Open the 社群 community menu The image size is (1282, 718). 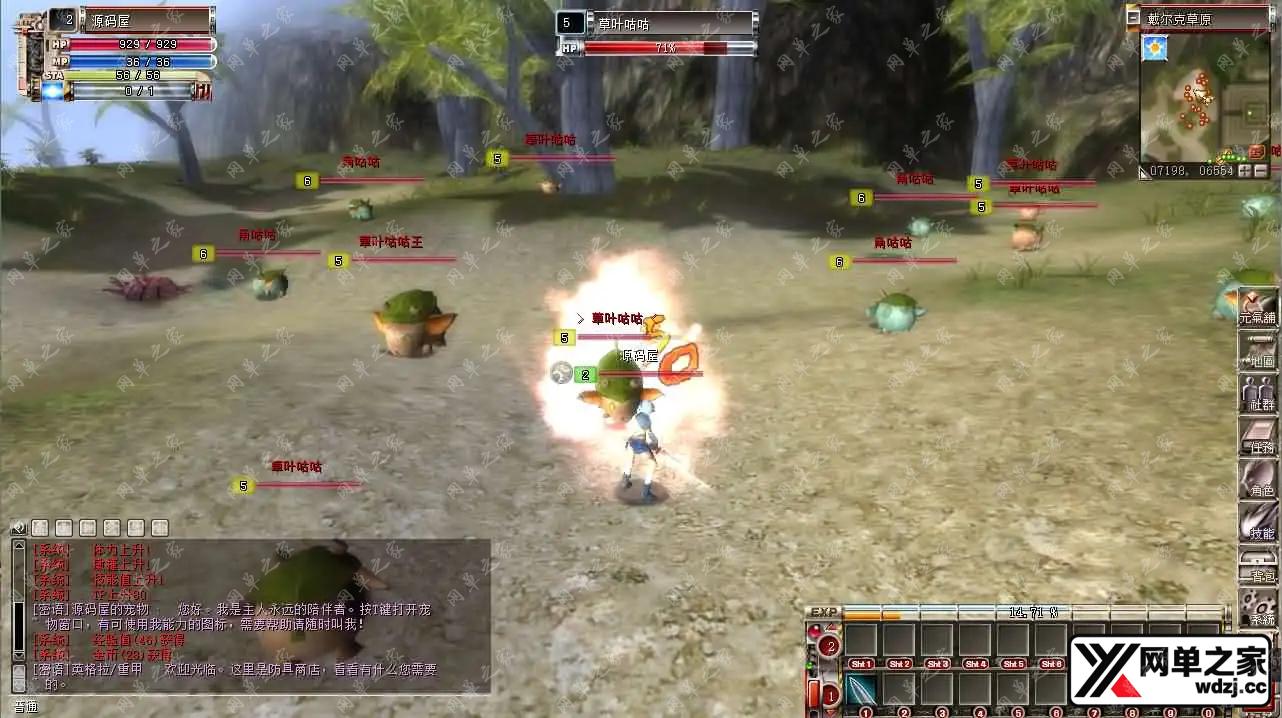(1257, 393)
